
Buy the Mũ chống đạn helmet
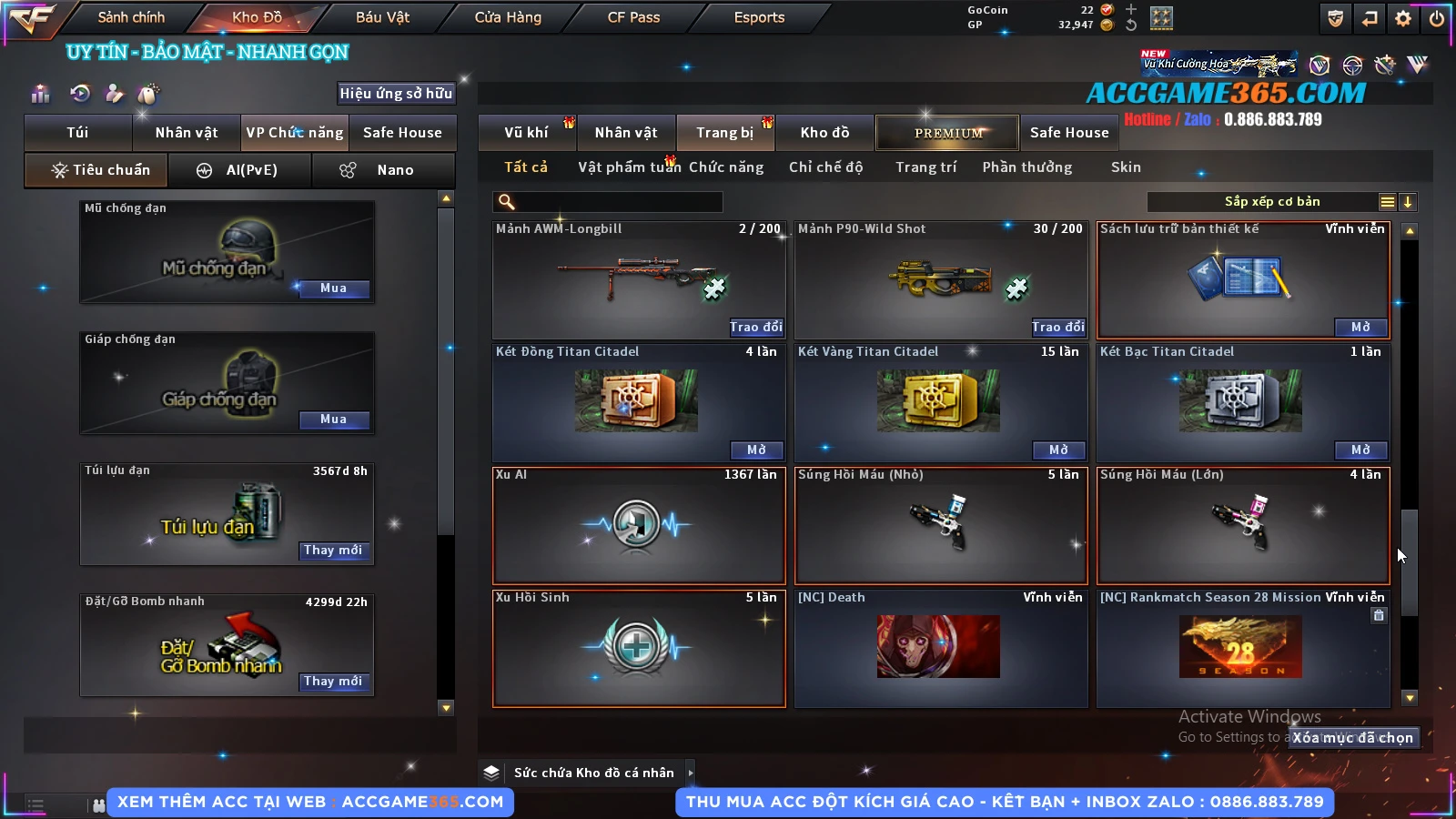pyautogui.click(x=333, y=288)
